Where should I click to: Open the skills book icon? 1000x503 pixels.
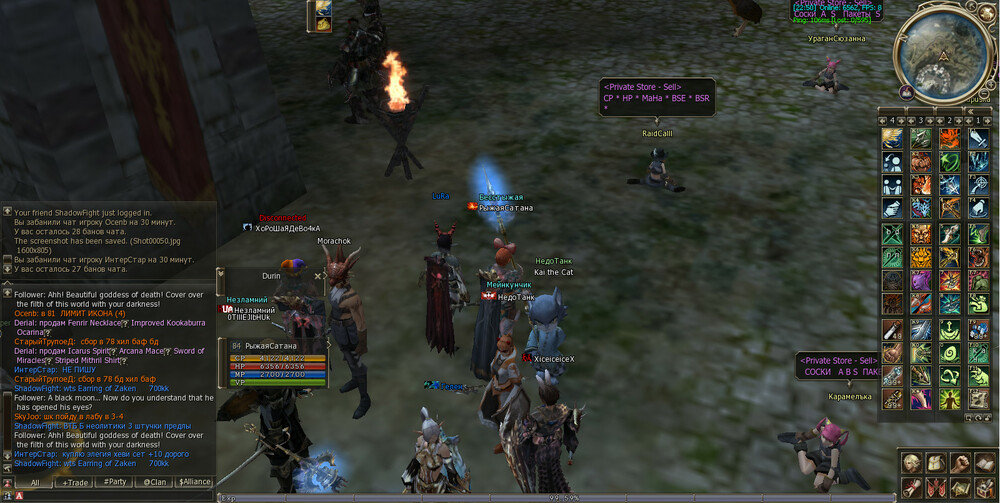[984, 462]
